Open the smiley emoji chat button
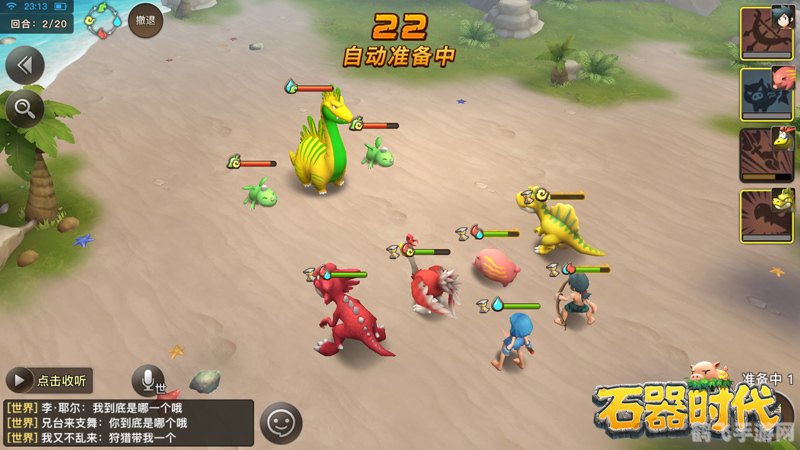Image resolution: width=800 pixels, height=450 pixels. pyautogui.click(x=281, y=422)
